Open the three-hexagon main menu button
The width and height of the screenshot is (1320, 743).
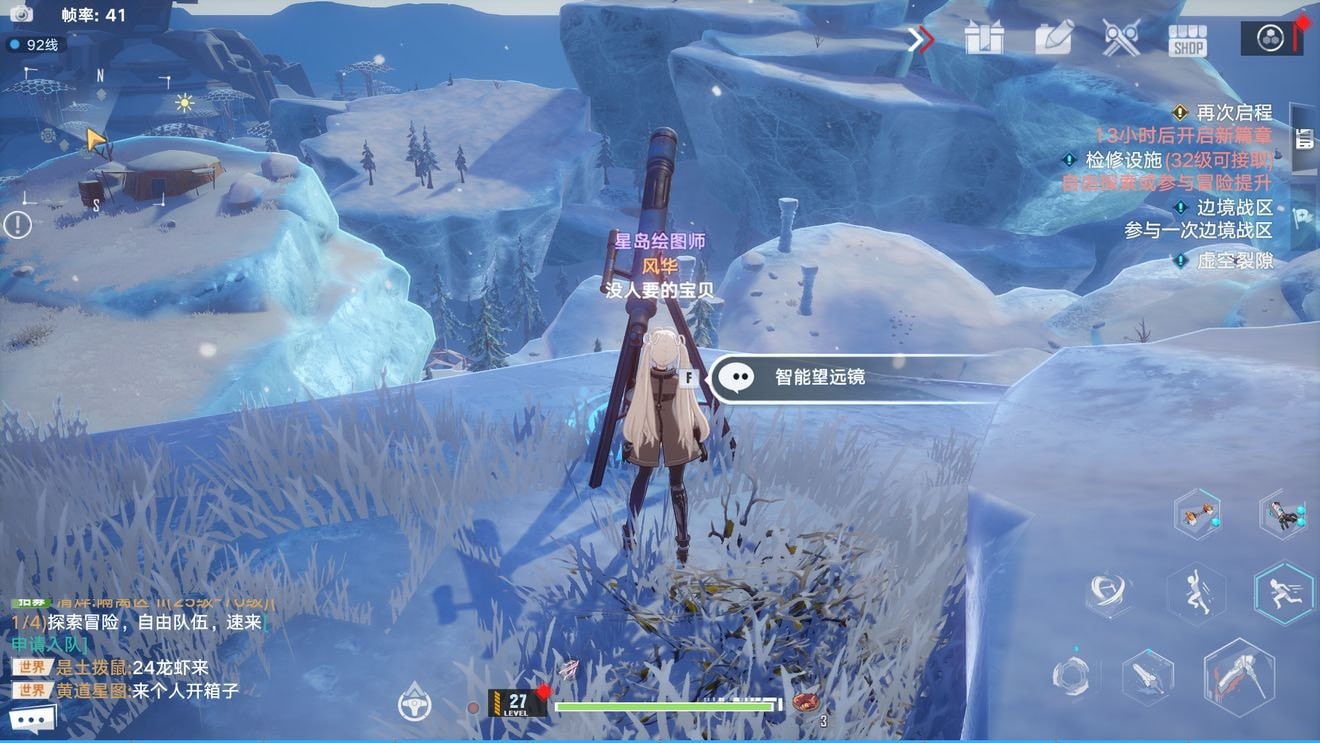coord(1271,39)
